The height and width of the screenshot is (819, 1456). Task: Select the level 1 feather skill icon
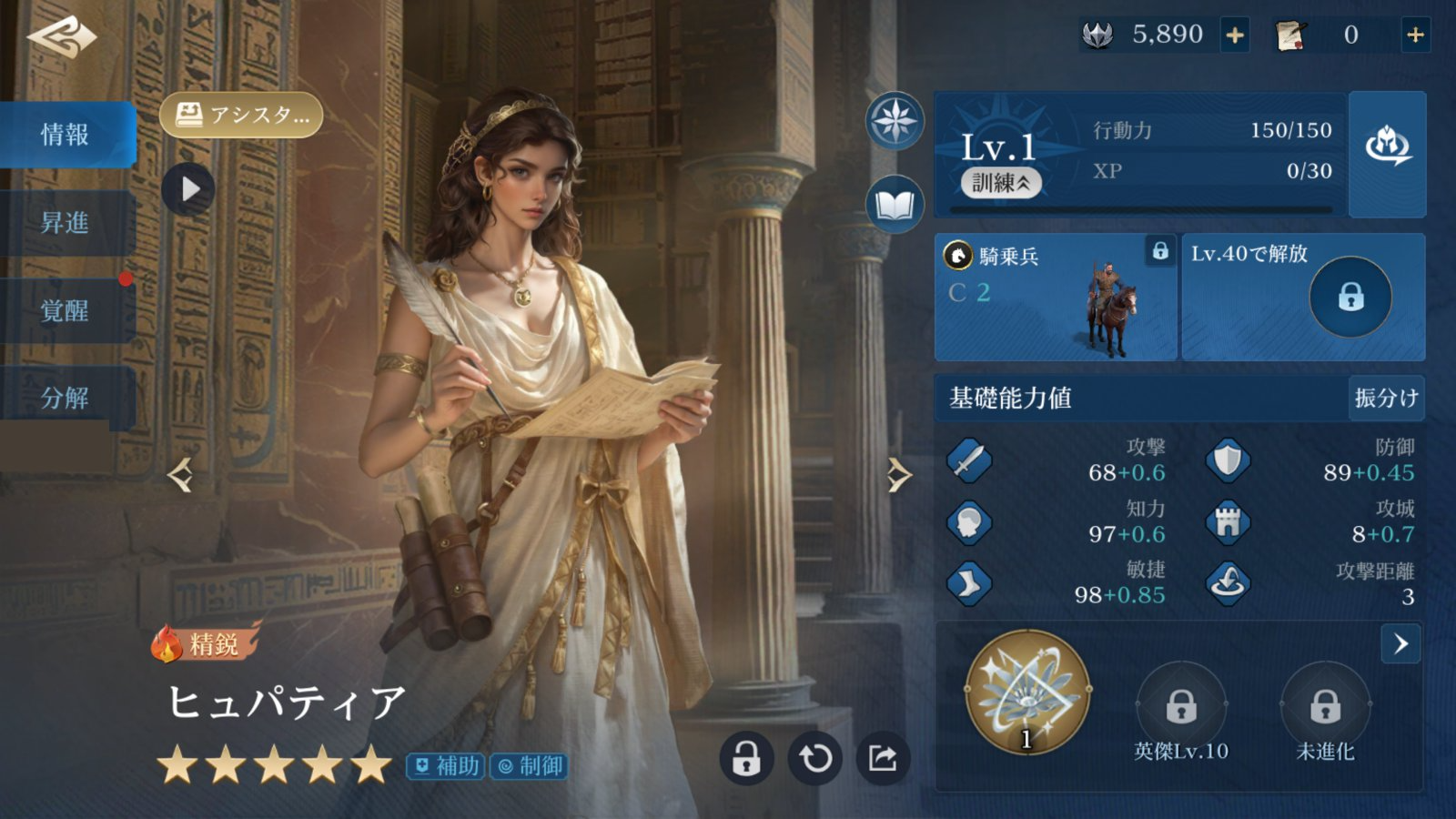[1027, 692]
